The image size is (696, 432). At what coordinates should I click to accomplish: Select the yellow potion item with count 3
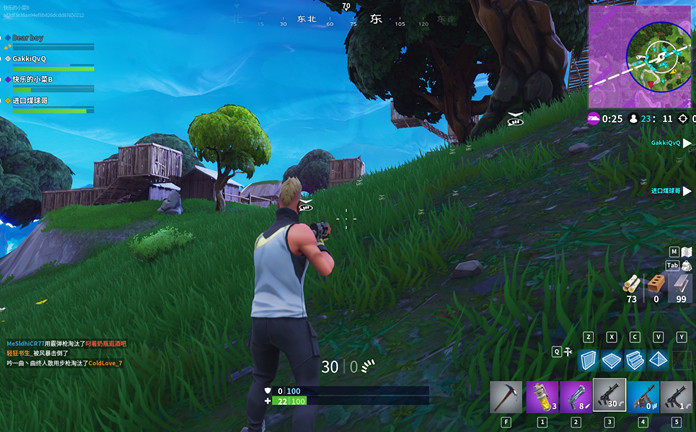coord(541,398)
